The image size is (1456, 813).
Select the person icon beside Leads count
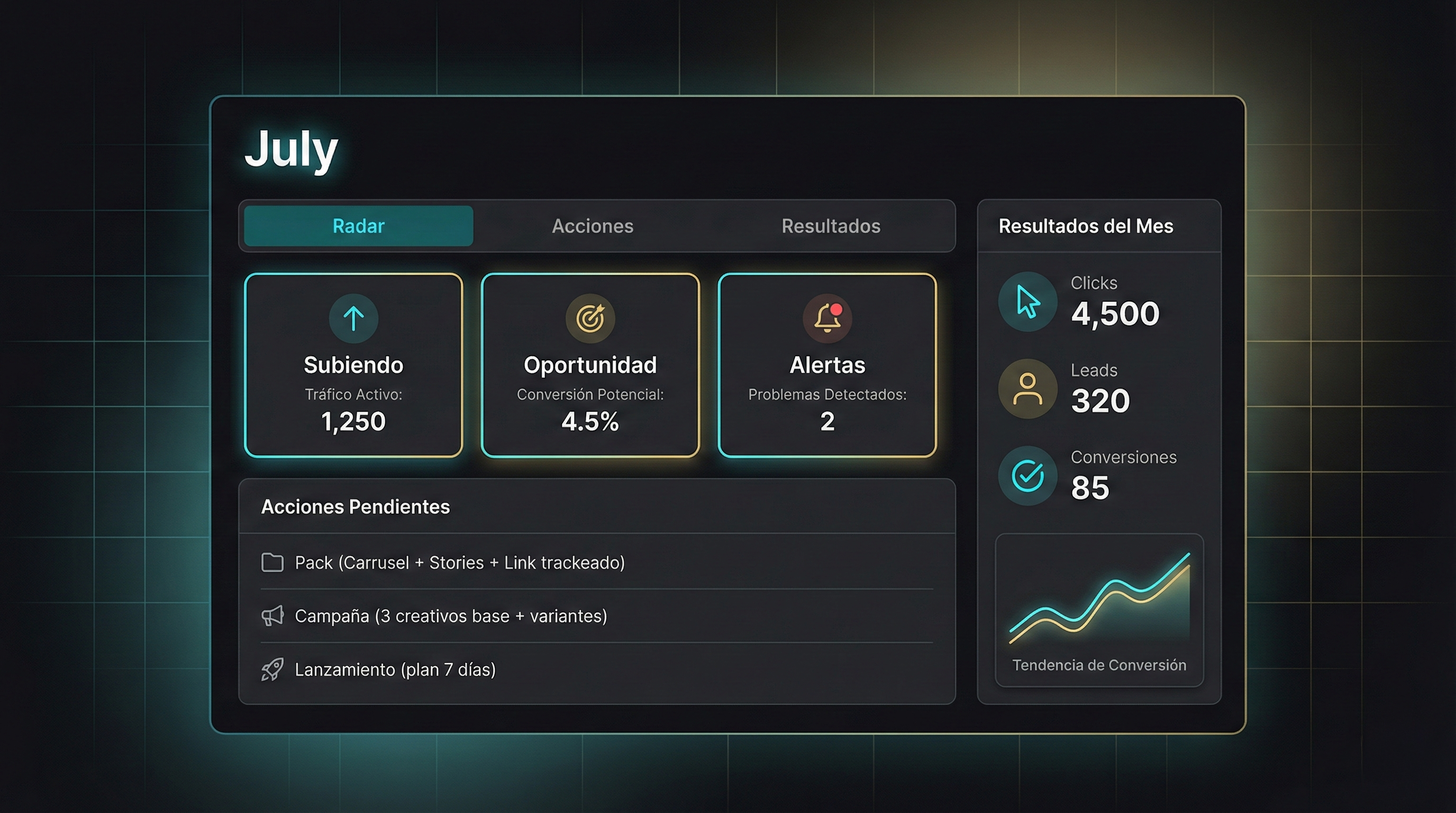coord(1027,389)
